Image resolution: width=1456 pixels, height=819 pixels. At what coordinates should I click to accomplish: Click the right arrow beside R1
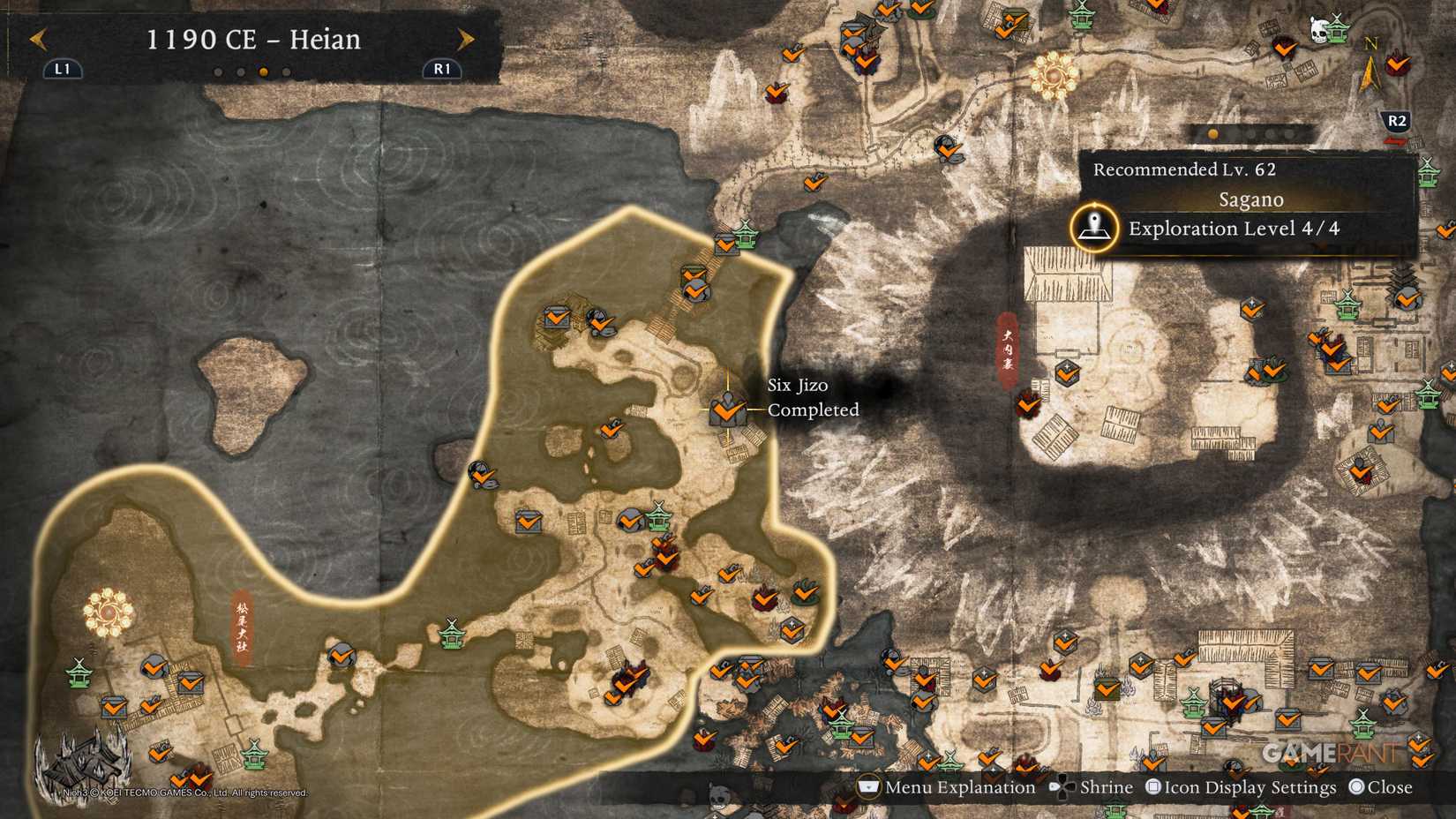[465, 39]
